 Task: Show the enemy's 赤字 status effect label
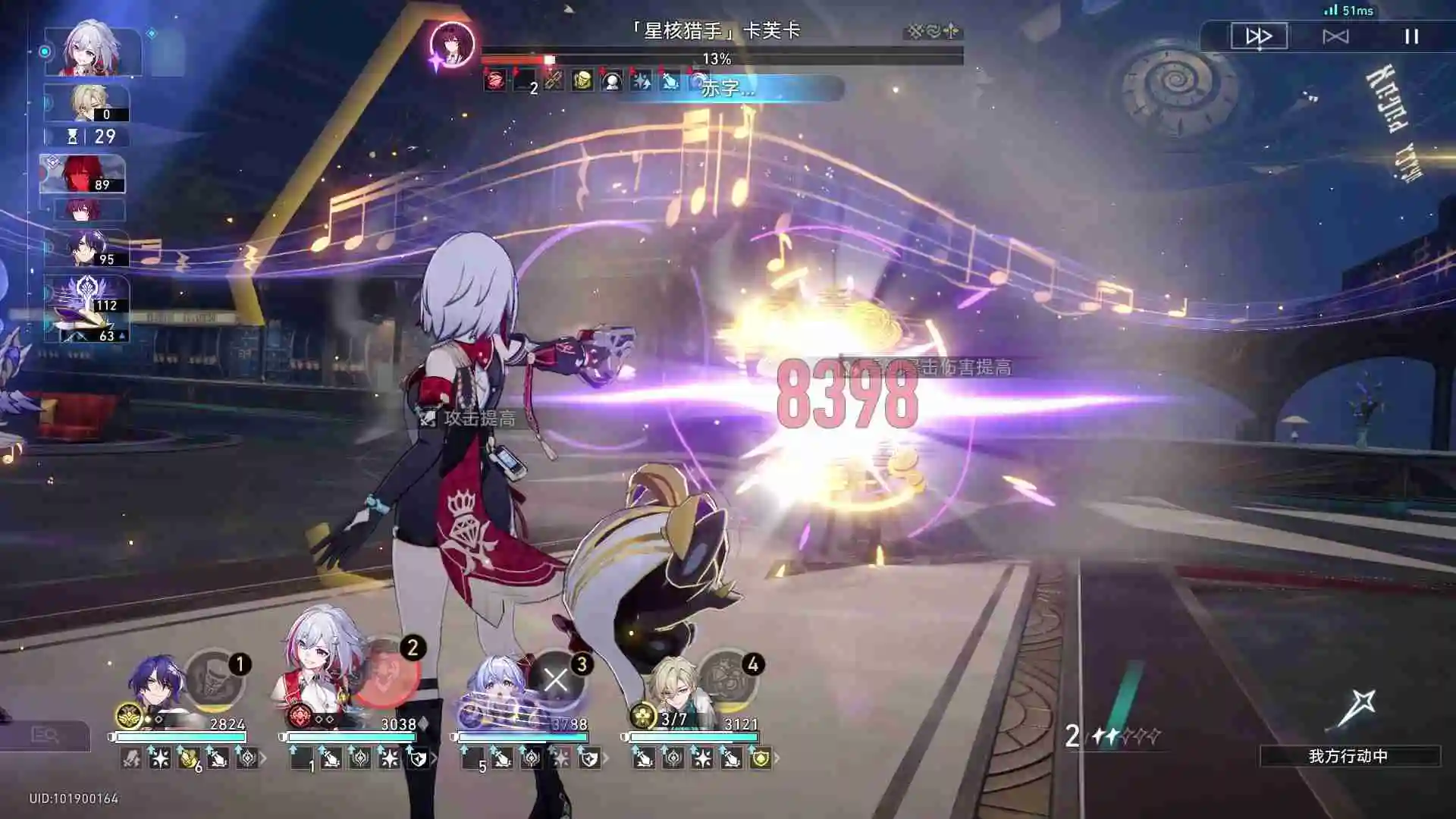(x=728, y=88)
